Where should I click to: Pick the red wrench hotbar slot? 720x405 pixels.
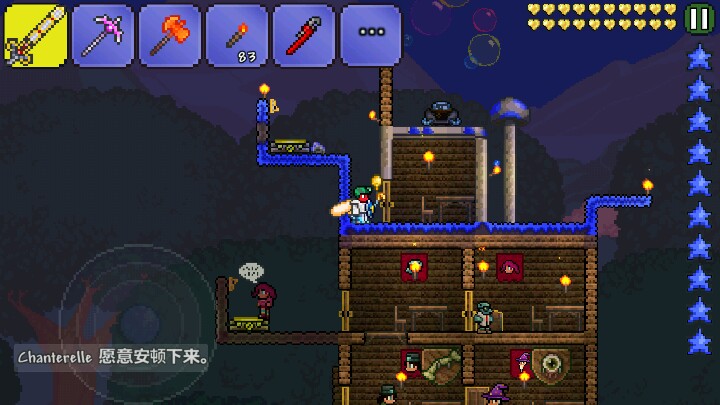click(303, 35)
